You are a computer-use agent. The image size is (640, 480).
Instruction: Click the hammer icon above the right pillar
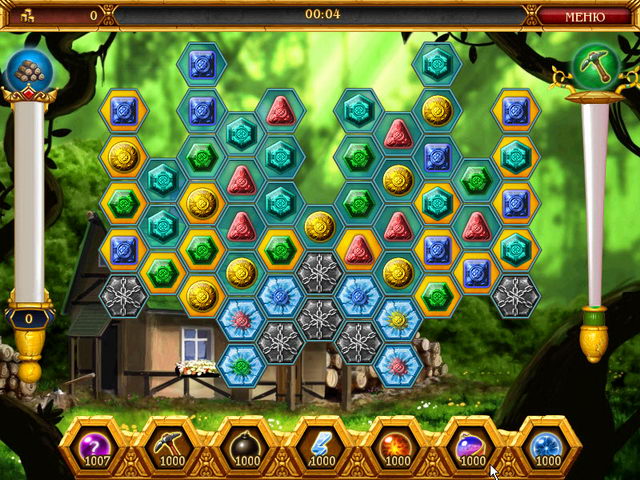(594, 67)
